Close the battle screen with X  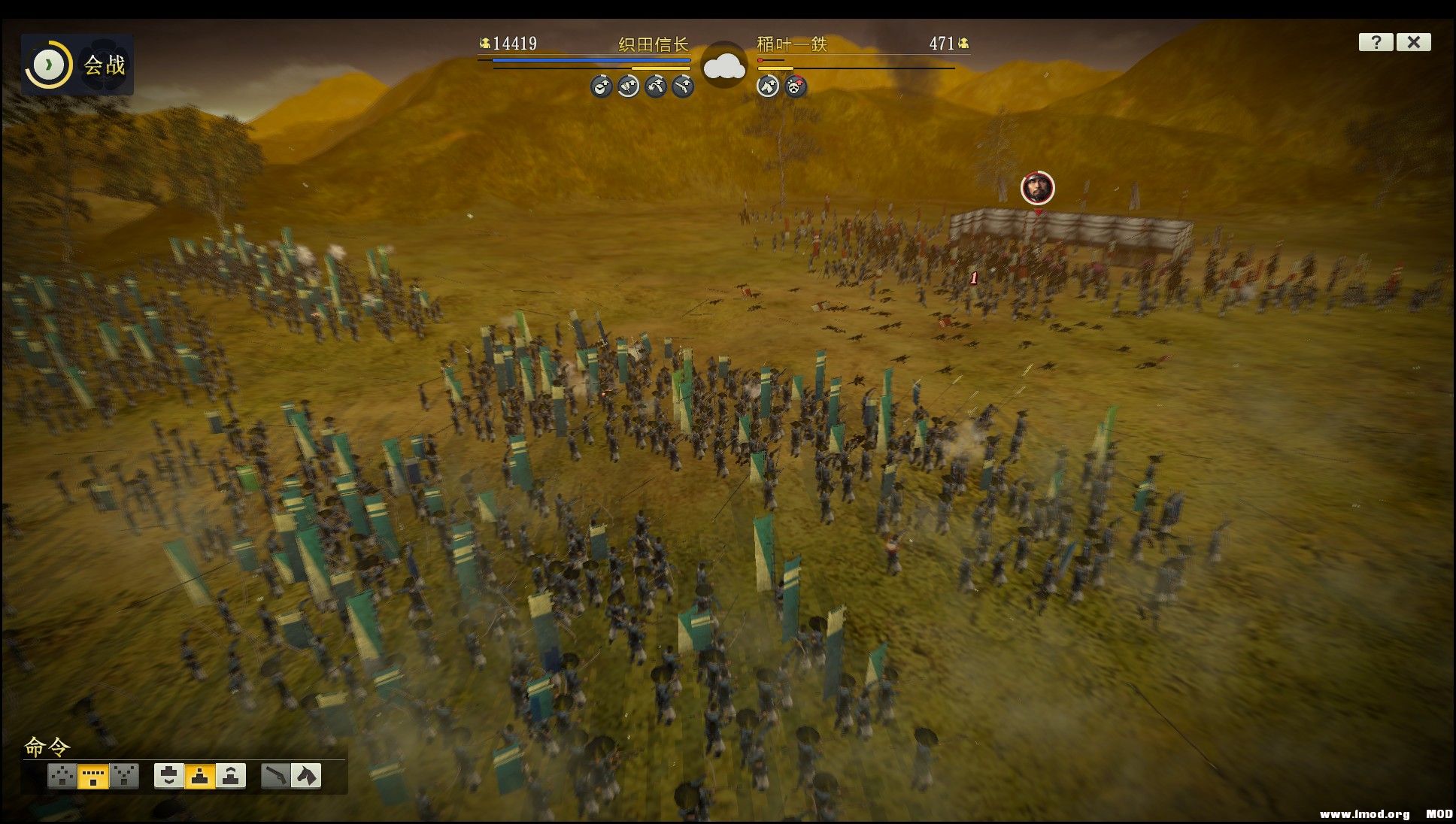(x=1413, y=42)
